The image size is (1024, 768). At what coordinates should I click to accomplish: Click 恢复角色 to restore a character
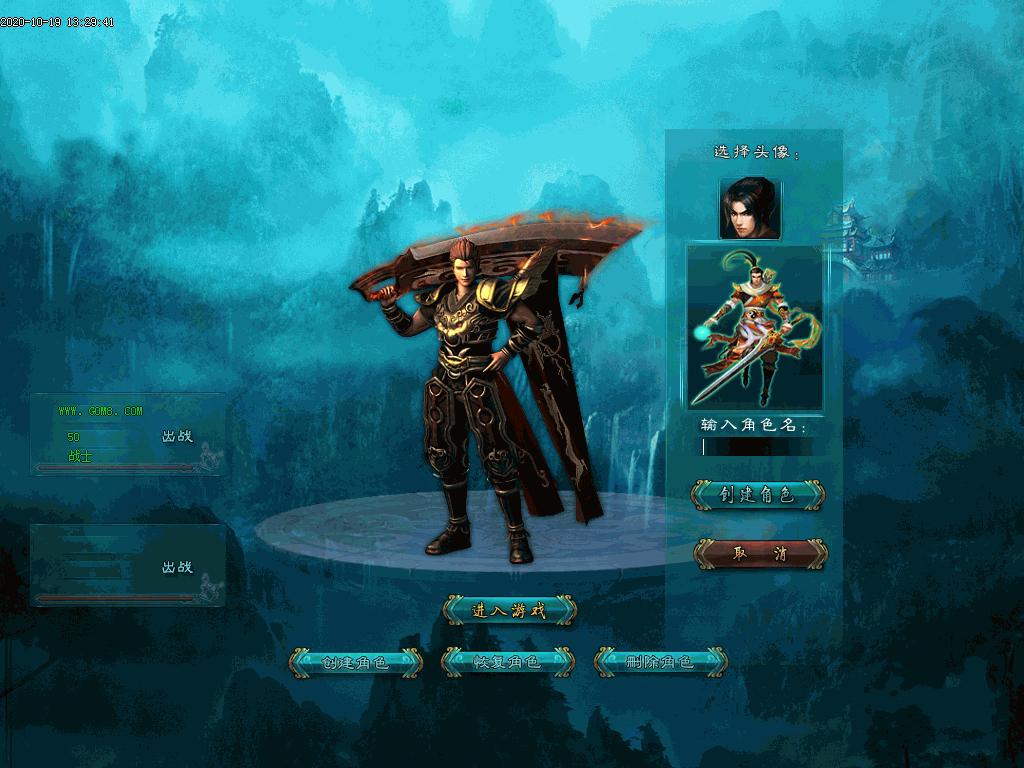pos(506,662)
